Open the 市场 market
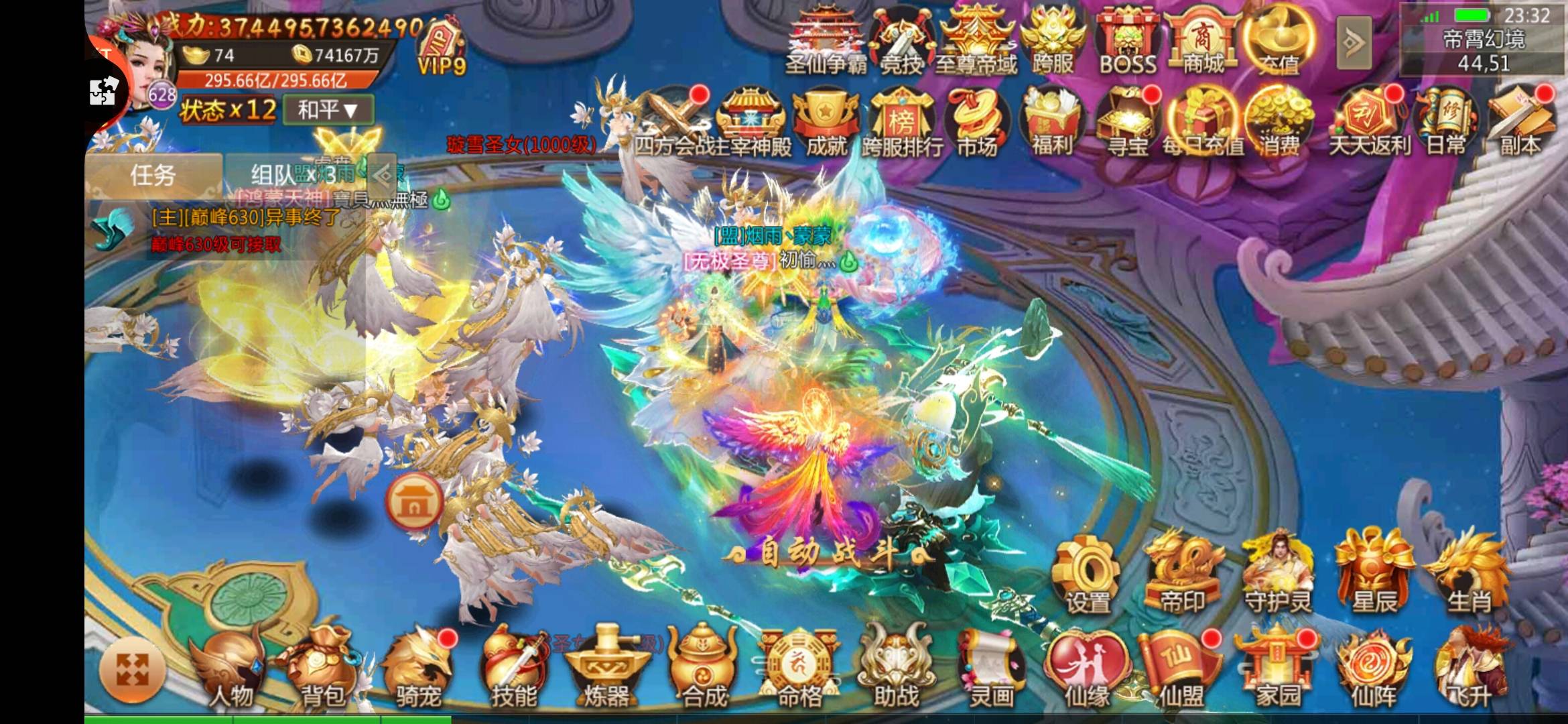 (976, 124)
